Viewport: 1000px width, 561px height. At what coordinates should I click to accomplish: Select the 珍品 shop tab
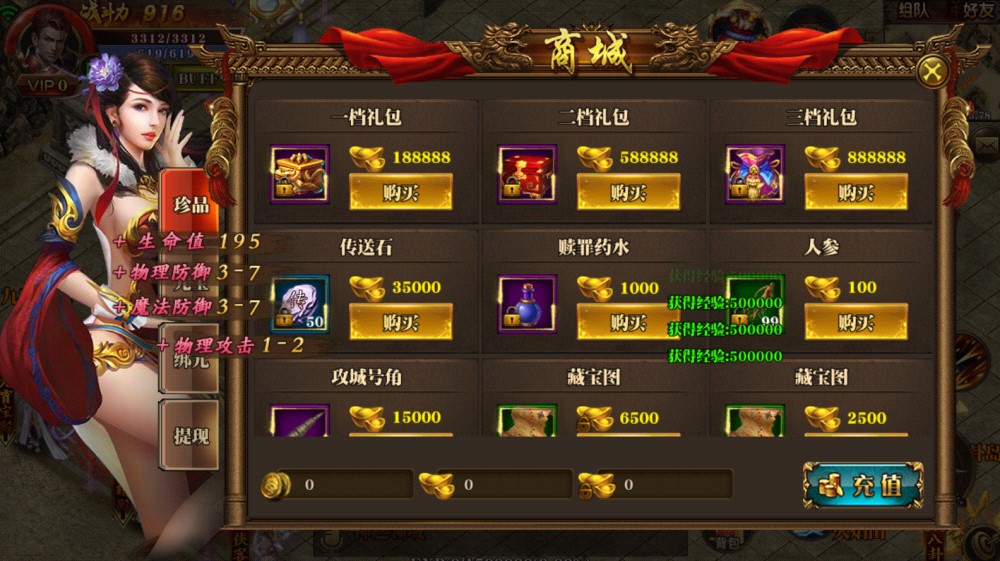point(190,205)
